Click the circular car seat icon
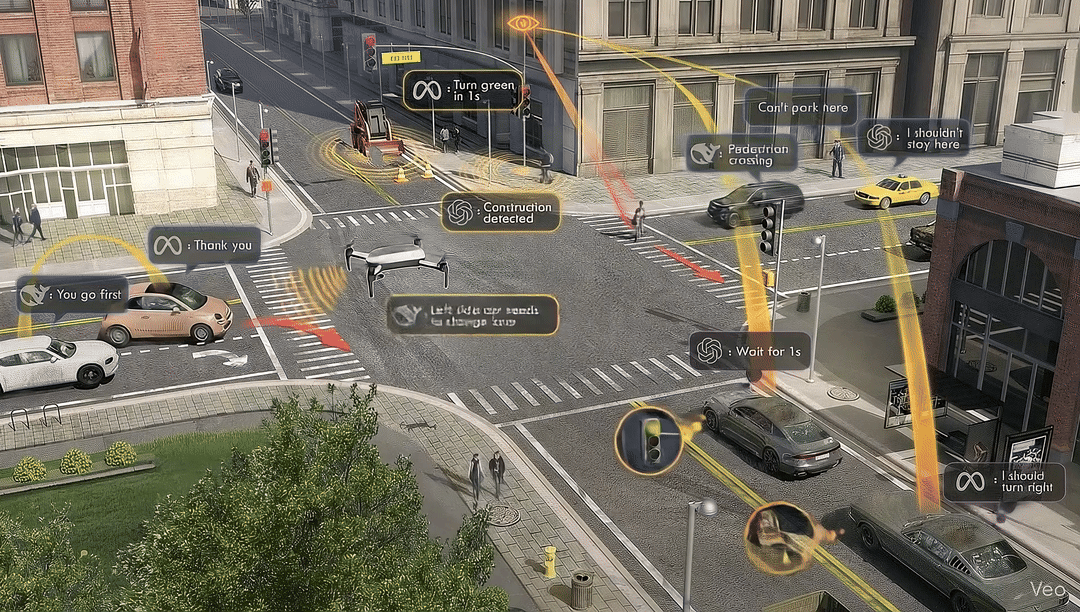 (x=779, y=537)
